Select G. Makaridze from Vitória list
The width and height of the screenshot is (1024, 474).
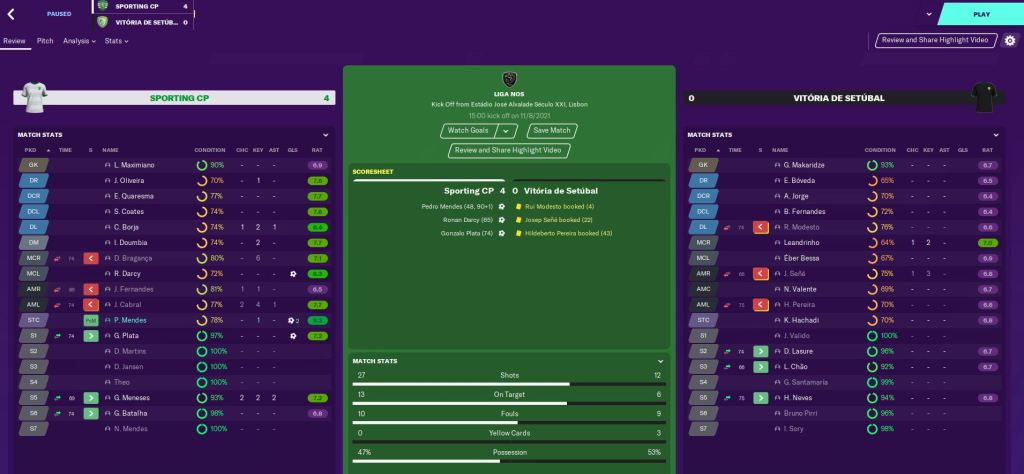[804, 165]
